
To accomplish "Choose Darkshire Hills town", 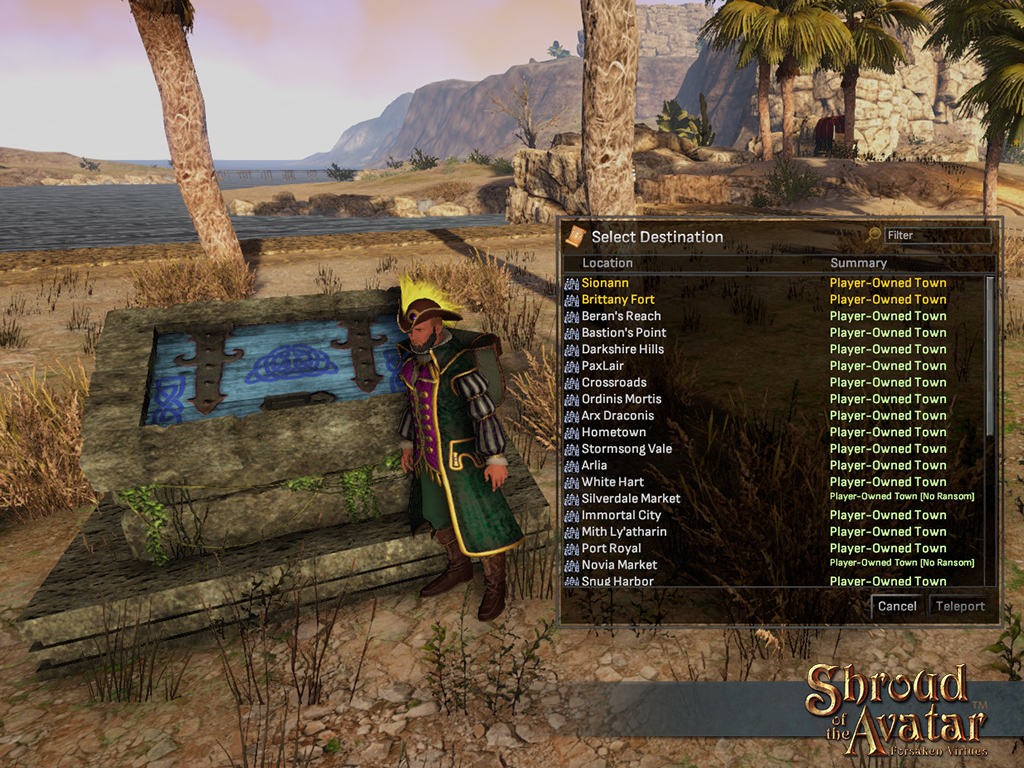I will coord(622,349).
